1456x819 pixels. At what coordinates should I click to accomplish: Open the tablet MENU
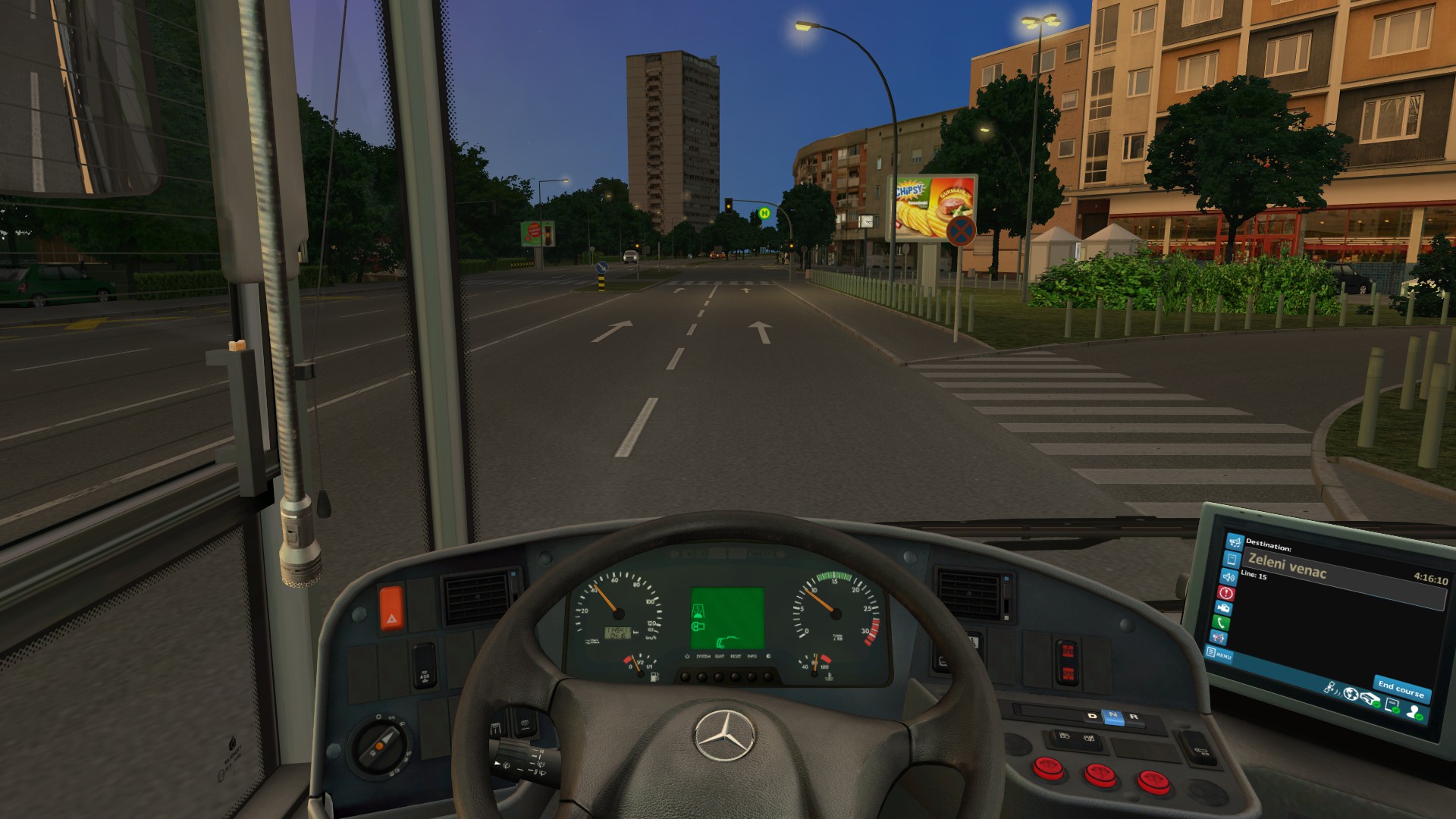(1219, 654)
